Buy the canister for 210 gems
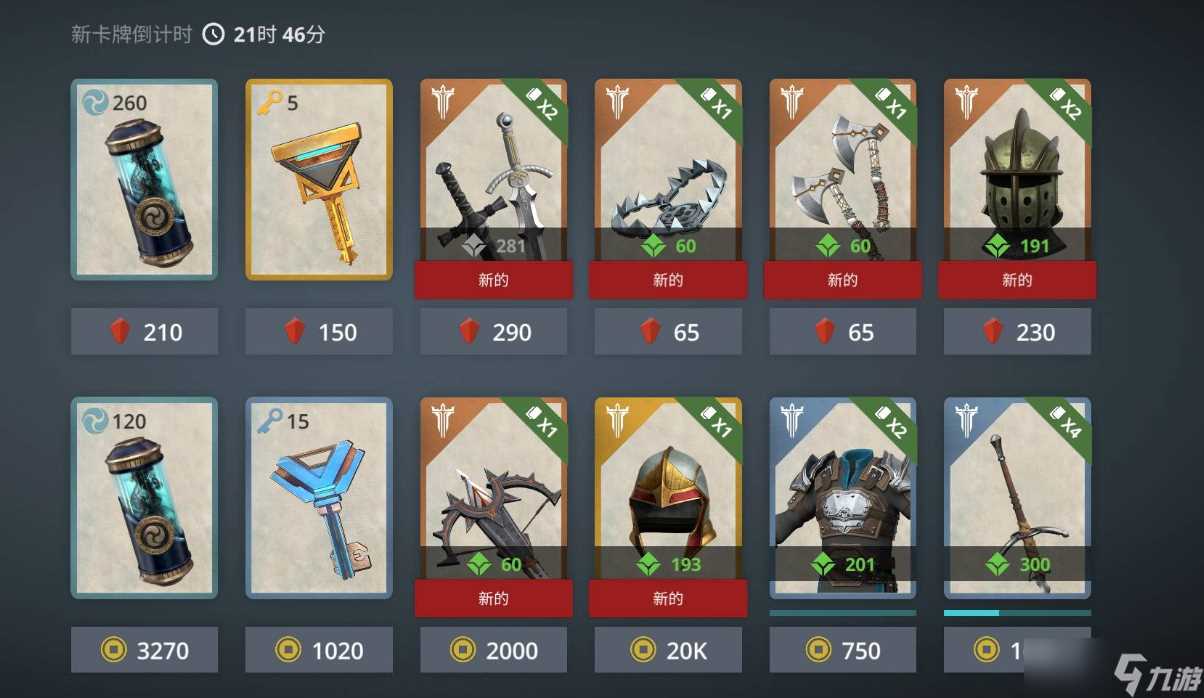1204x698 pixels. coord(144,332)
